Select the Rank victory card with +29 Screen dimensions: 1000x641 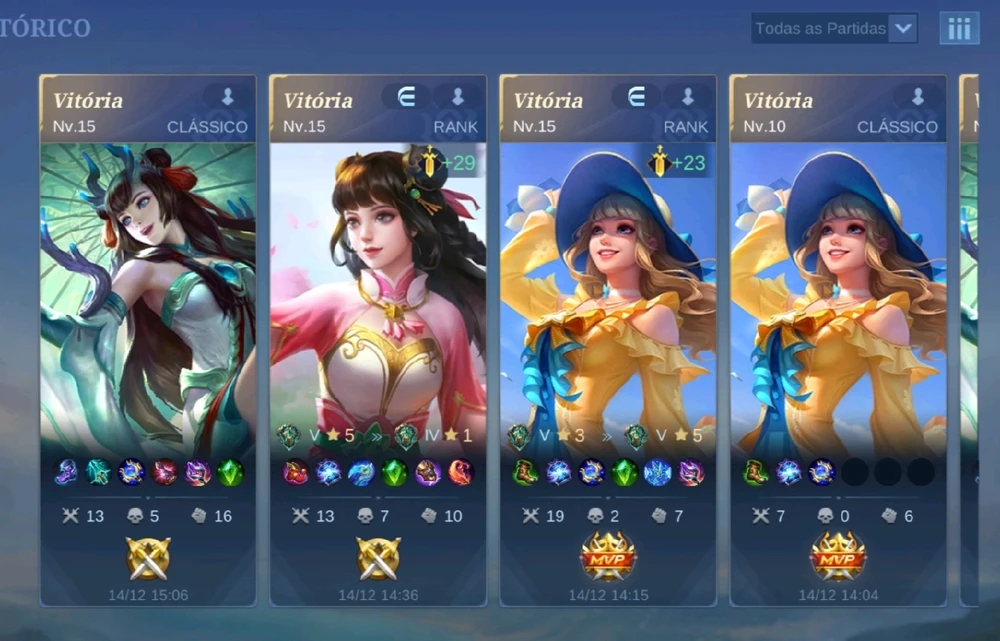378,340
